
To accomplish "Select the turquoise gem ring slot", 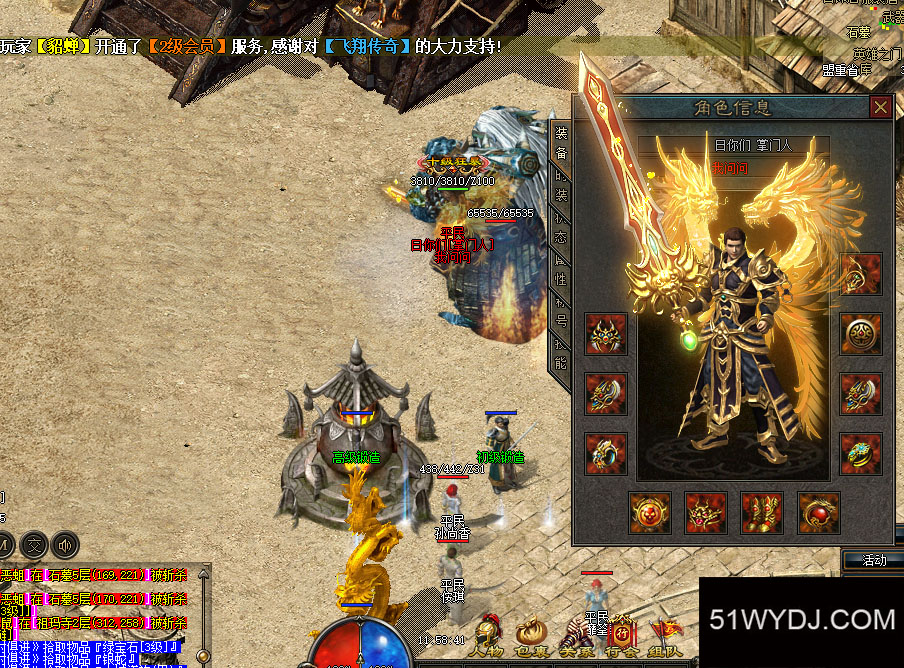I will [860, 454].
